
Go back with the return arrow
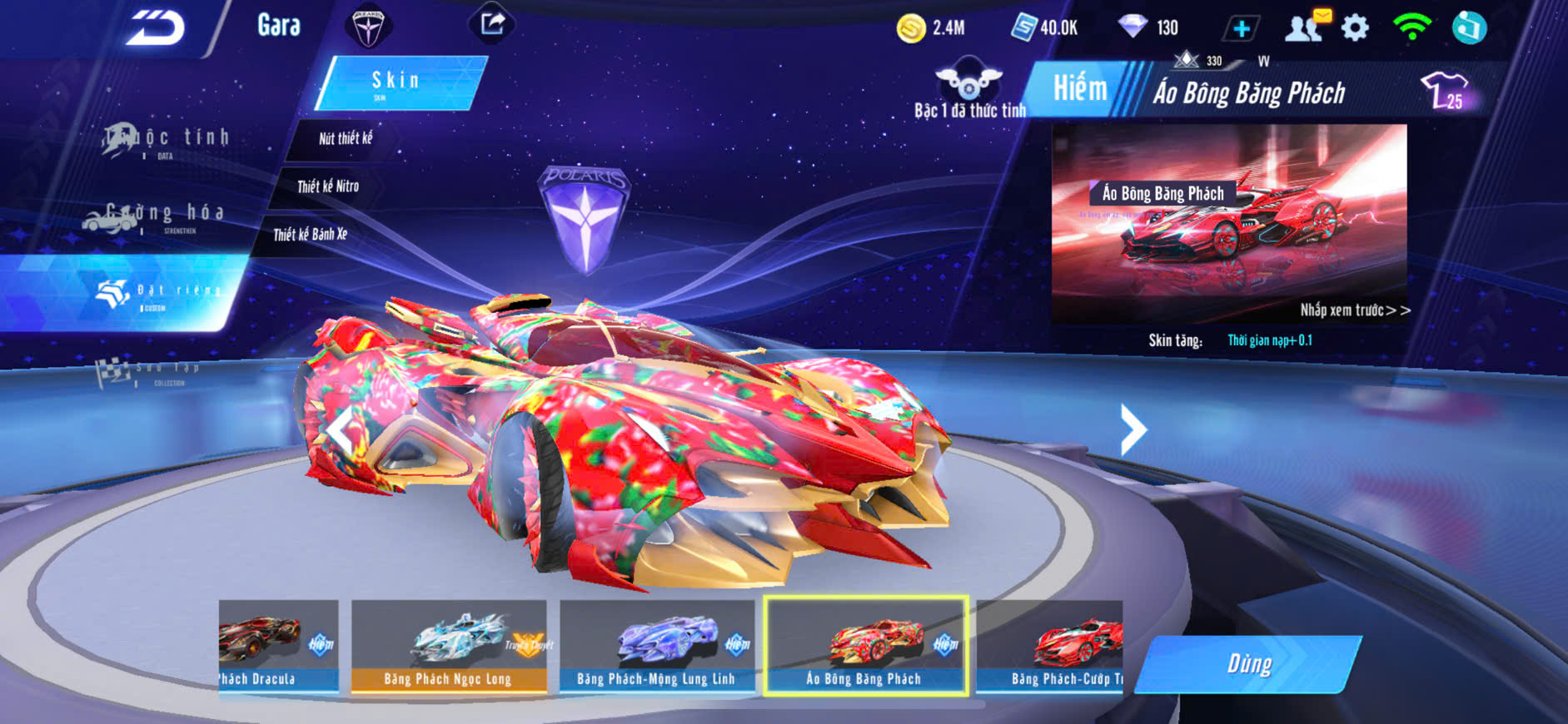pos(156,29)
